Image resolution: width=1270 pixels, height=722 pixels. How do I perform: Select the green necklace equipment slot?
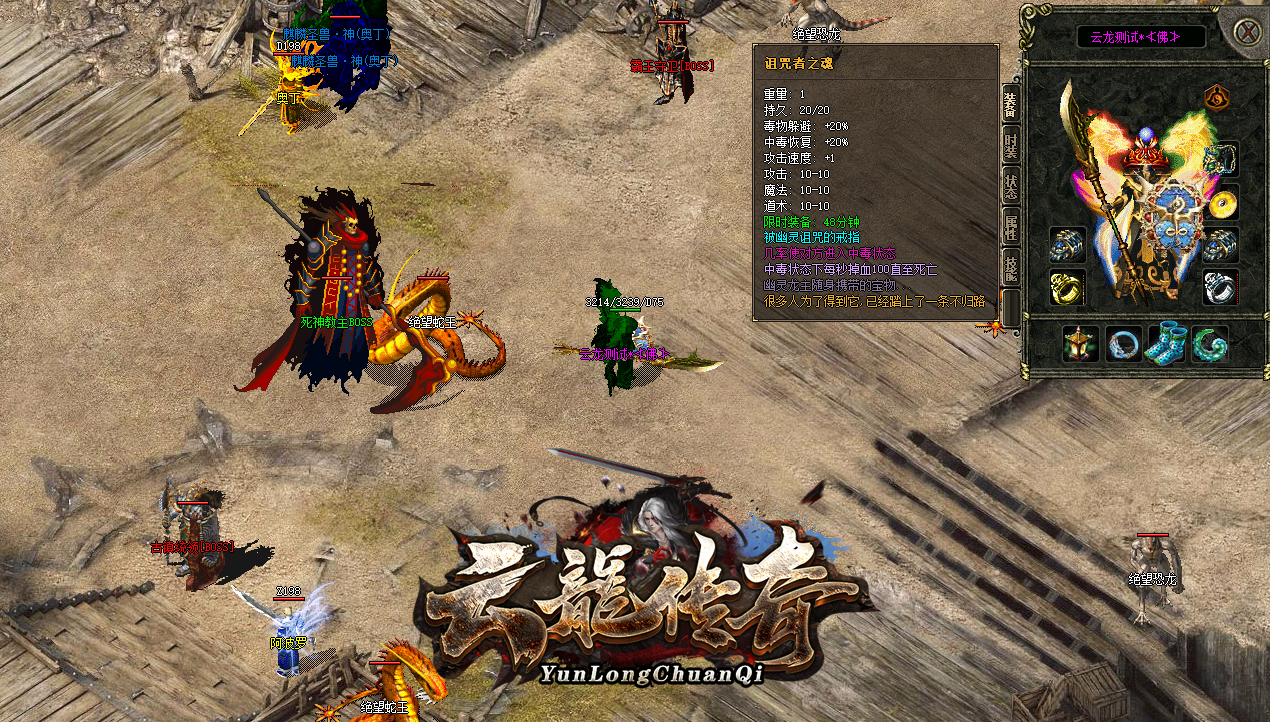(1221, 159)
